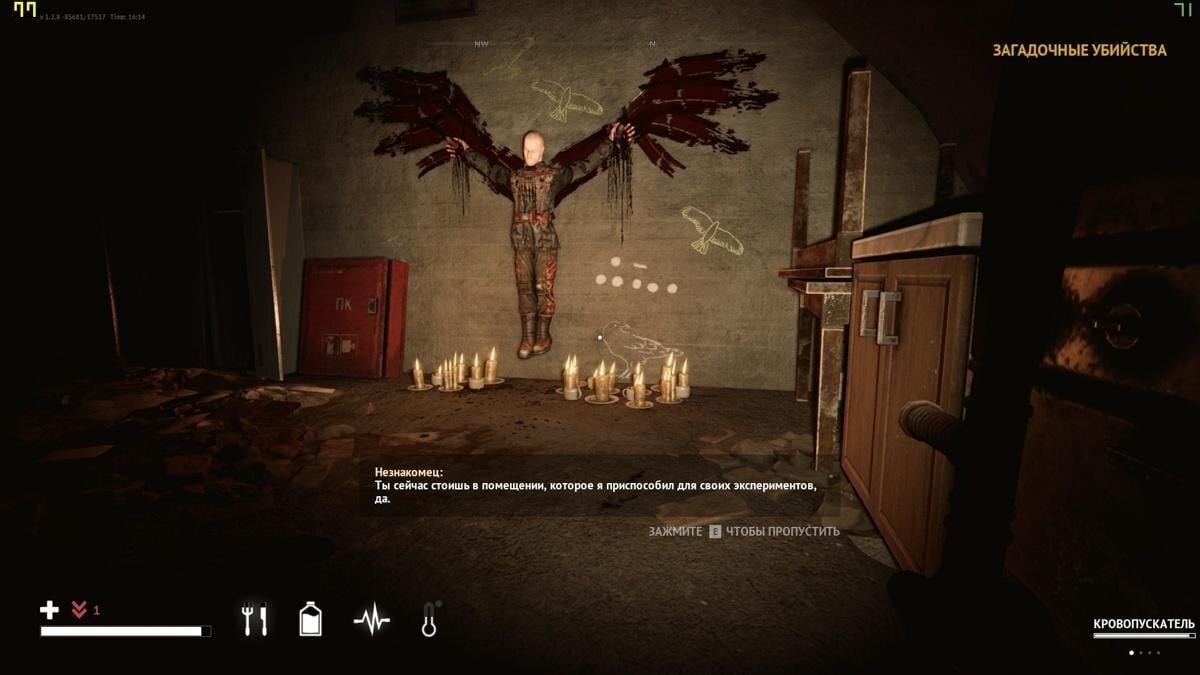Check the heartbeat pulse status icon
Image resolution: width=1200 pixels, height=675 pixels.
click(x=371, y=621)
